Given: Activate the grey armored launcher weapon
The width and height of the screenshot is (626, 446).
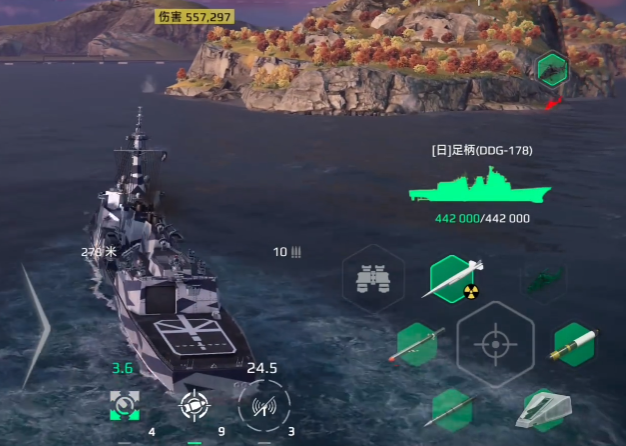Looking at the screenshot, I should click(544, 408).
